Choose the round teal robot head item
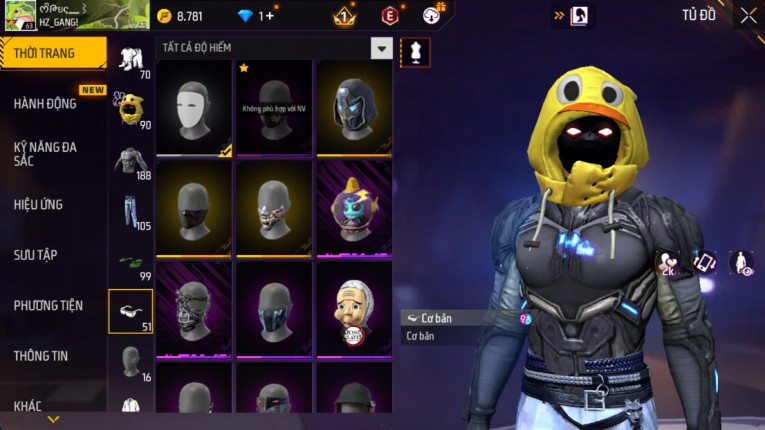The height and width of the screenshot is (430, 765). coord(354,208)
